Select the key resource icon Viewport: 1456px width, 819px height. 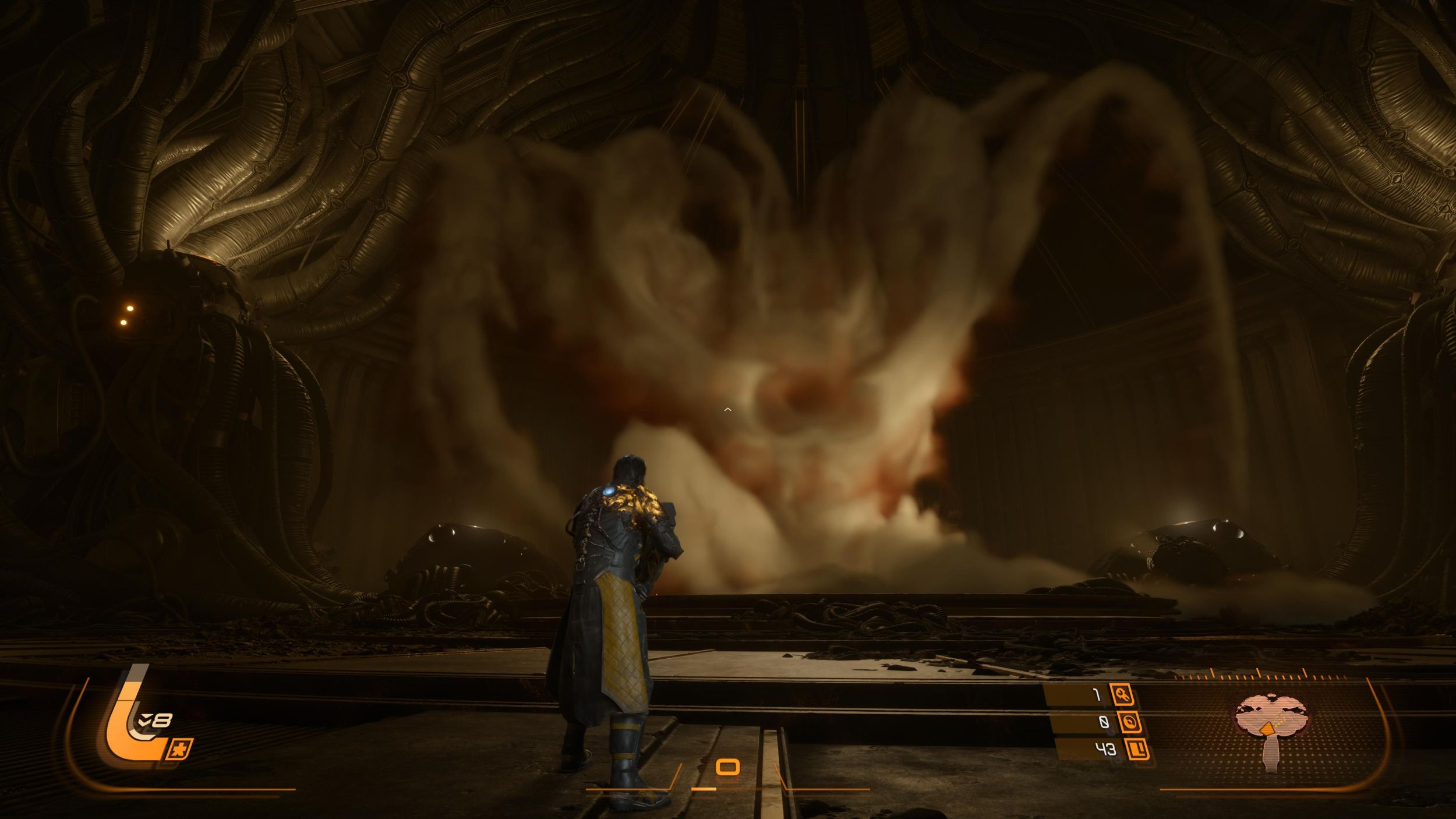pyautogui.click(x=1121, y=694)
